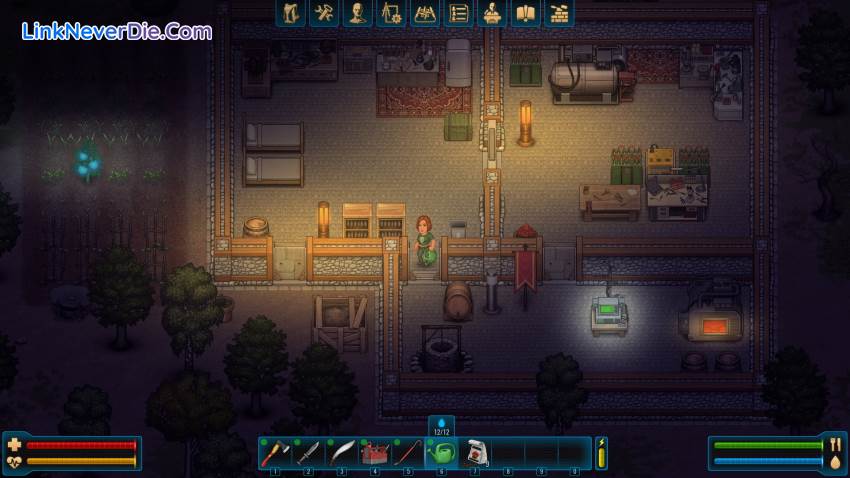Select the green watering can slot
The height and width of the screenshot is (478, 850).
441,453
